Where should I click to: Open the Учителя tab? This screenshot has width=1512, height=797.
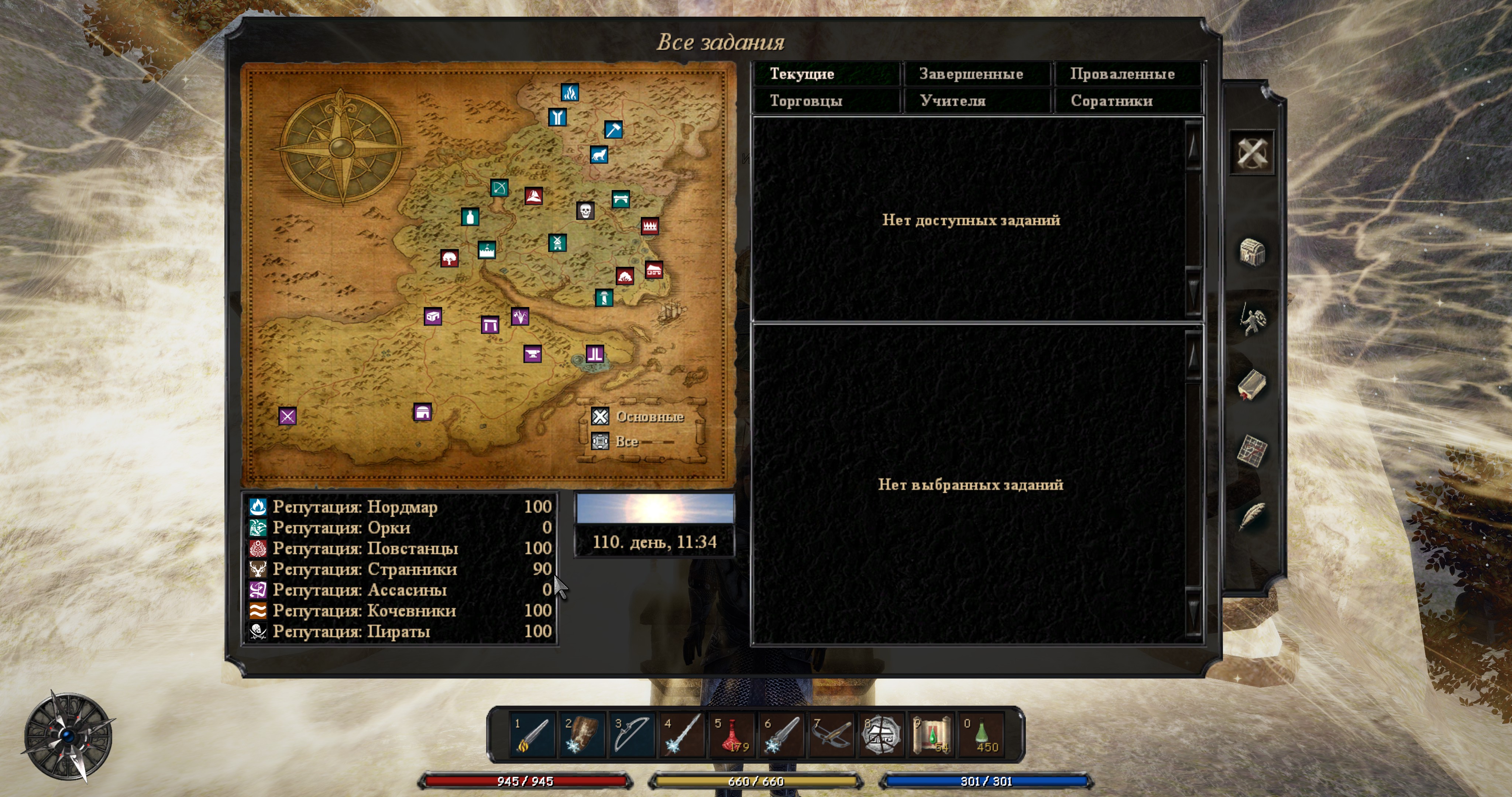point(976,101)
